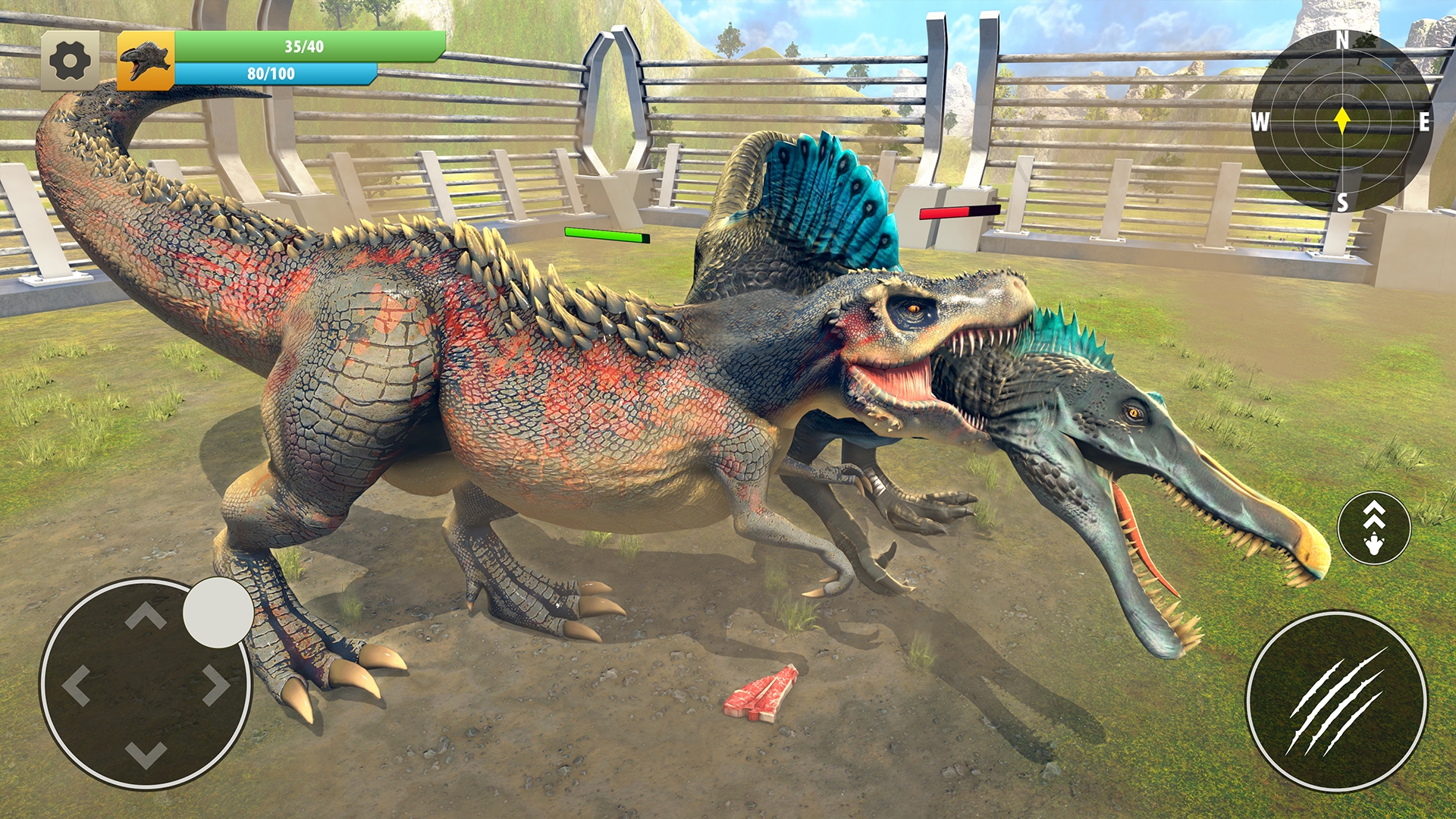The image size is (1456, 819).
Task: Tap the claw slash attack button
Action: [1336, 701]
